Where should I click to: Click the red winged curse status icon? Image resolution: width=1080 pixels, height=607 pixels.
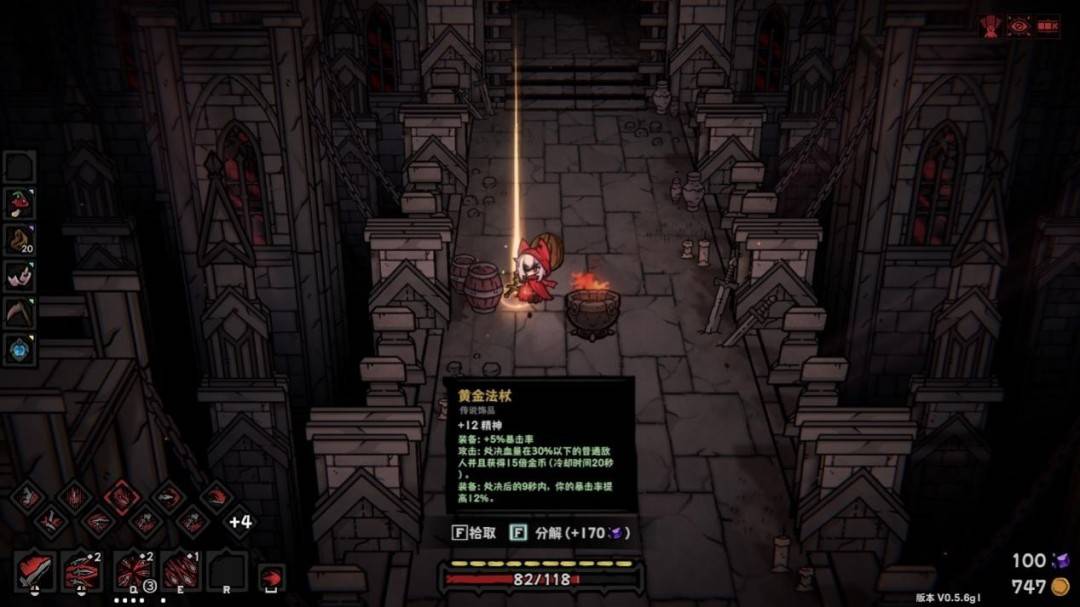(992, 26)
